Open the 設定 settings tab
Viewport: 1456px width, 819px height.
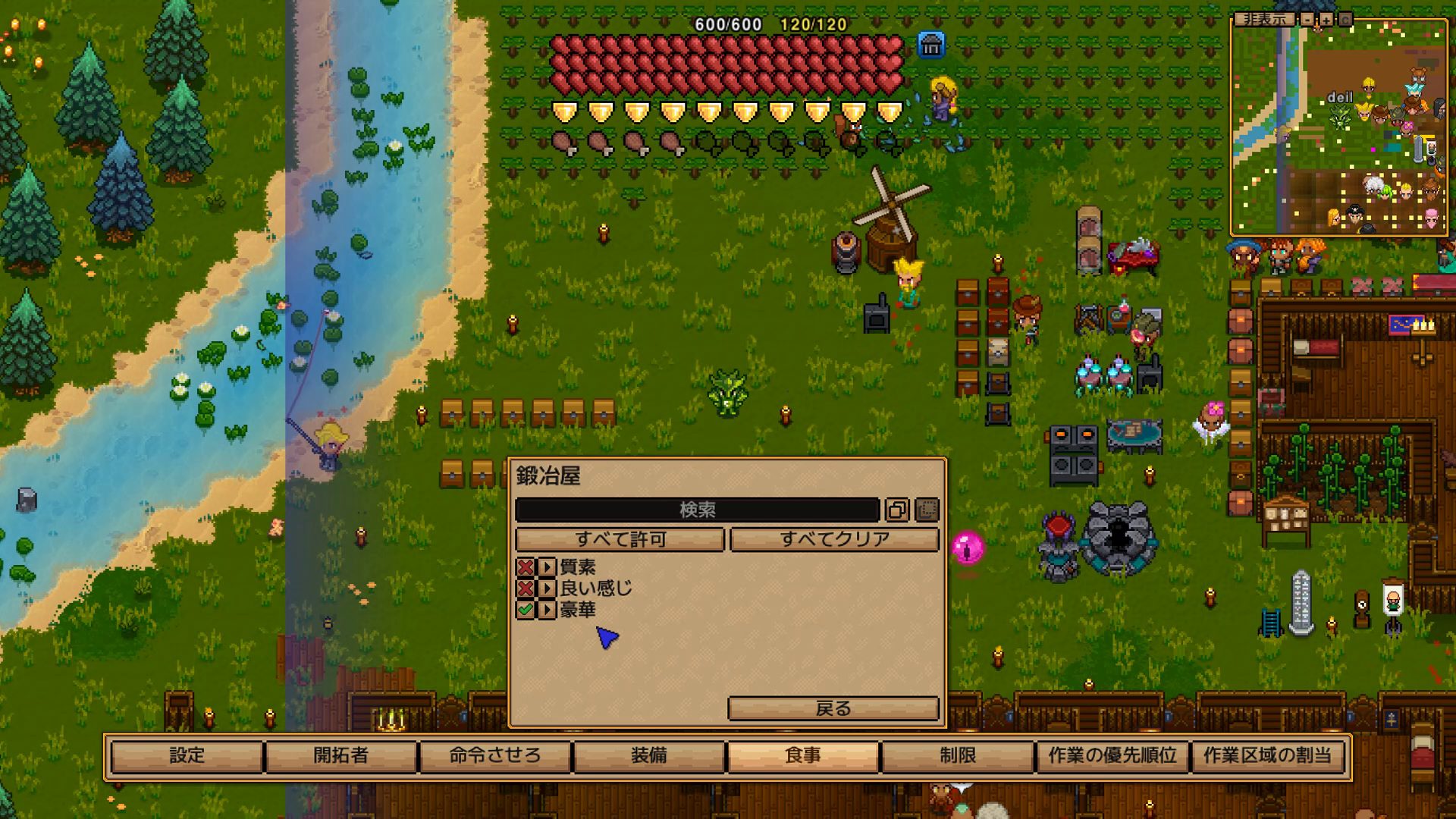click(187, 755)
